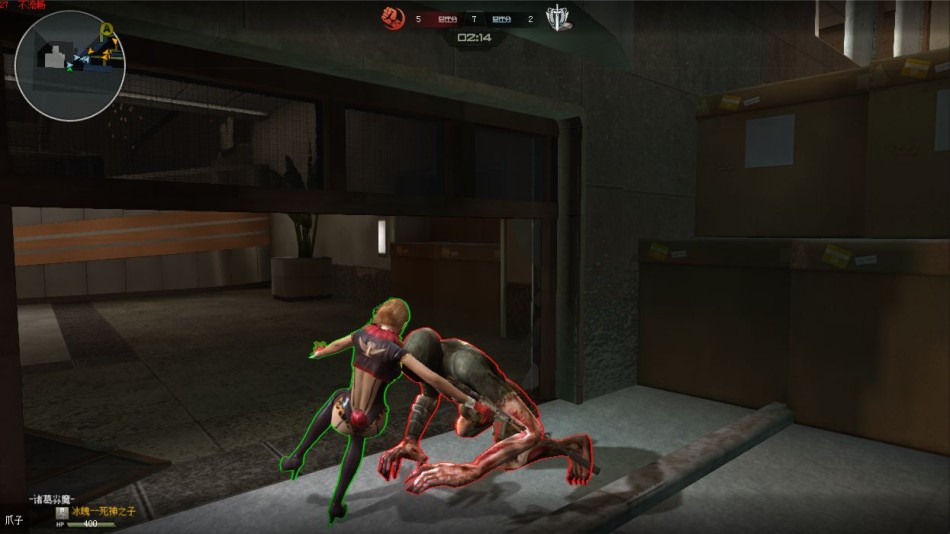Select the silver sword-and-shield team emblem

(x=558, y=18)
